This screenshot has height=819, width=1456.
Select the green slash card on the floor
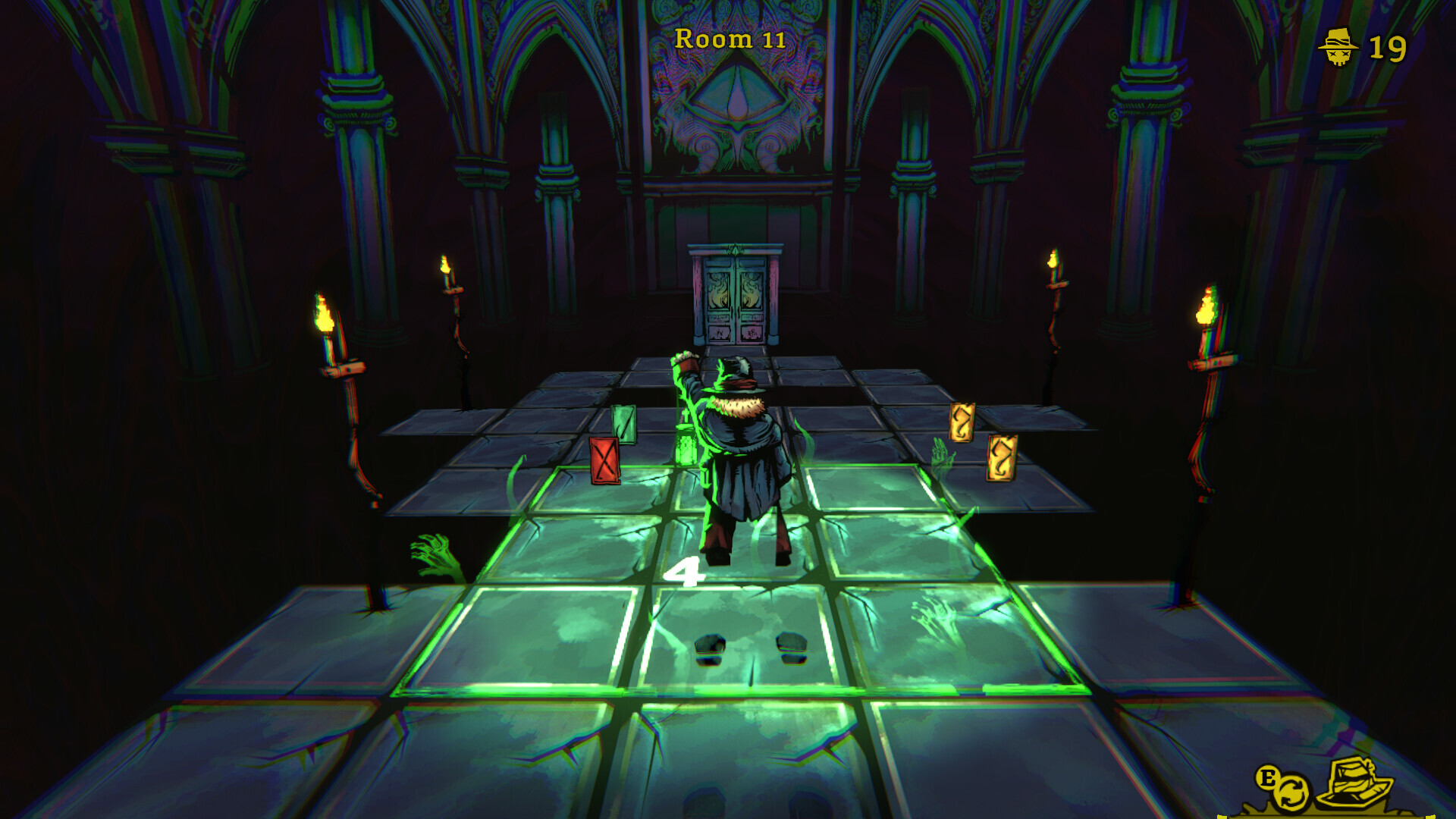click(626, 422)
